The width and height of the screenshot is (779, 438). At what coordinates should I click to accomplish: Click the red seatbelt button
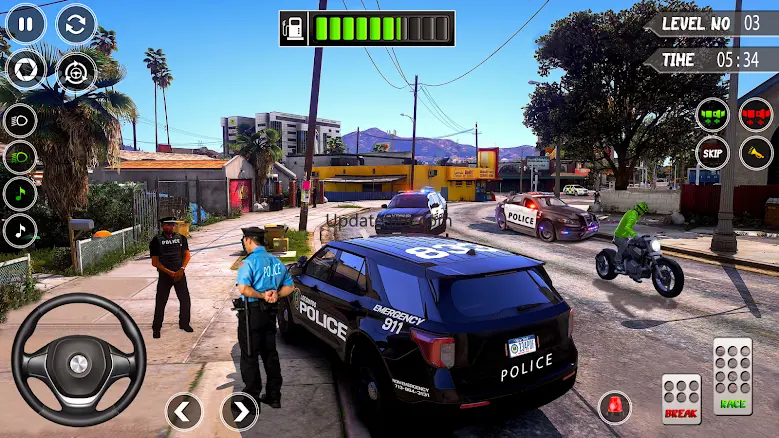(755, 114)
